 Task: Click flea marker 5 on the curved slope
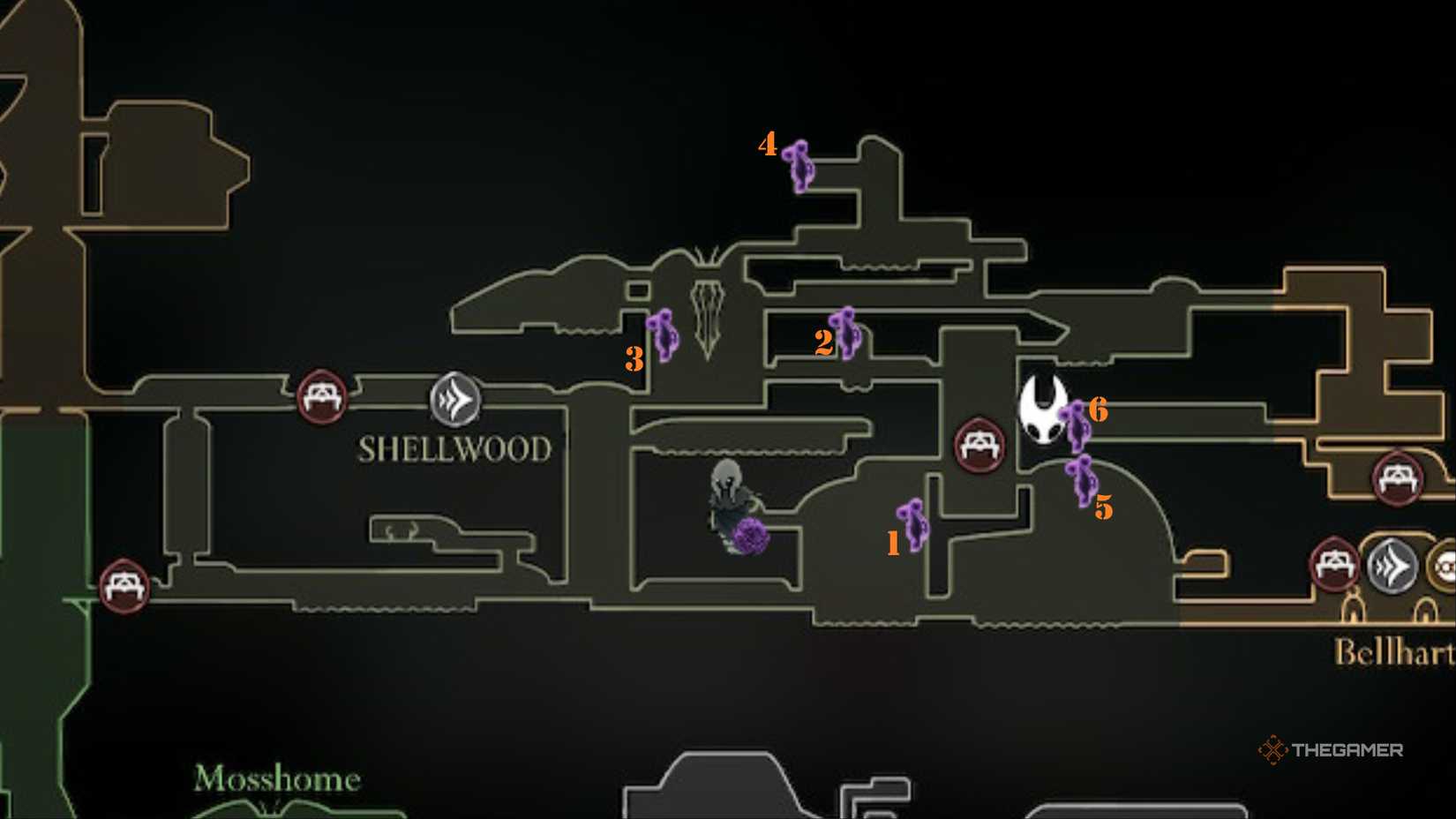pyautogui.click(x=1082, y=481)
